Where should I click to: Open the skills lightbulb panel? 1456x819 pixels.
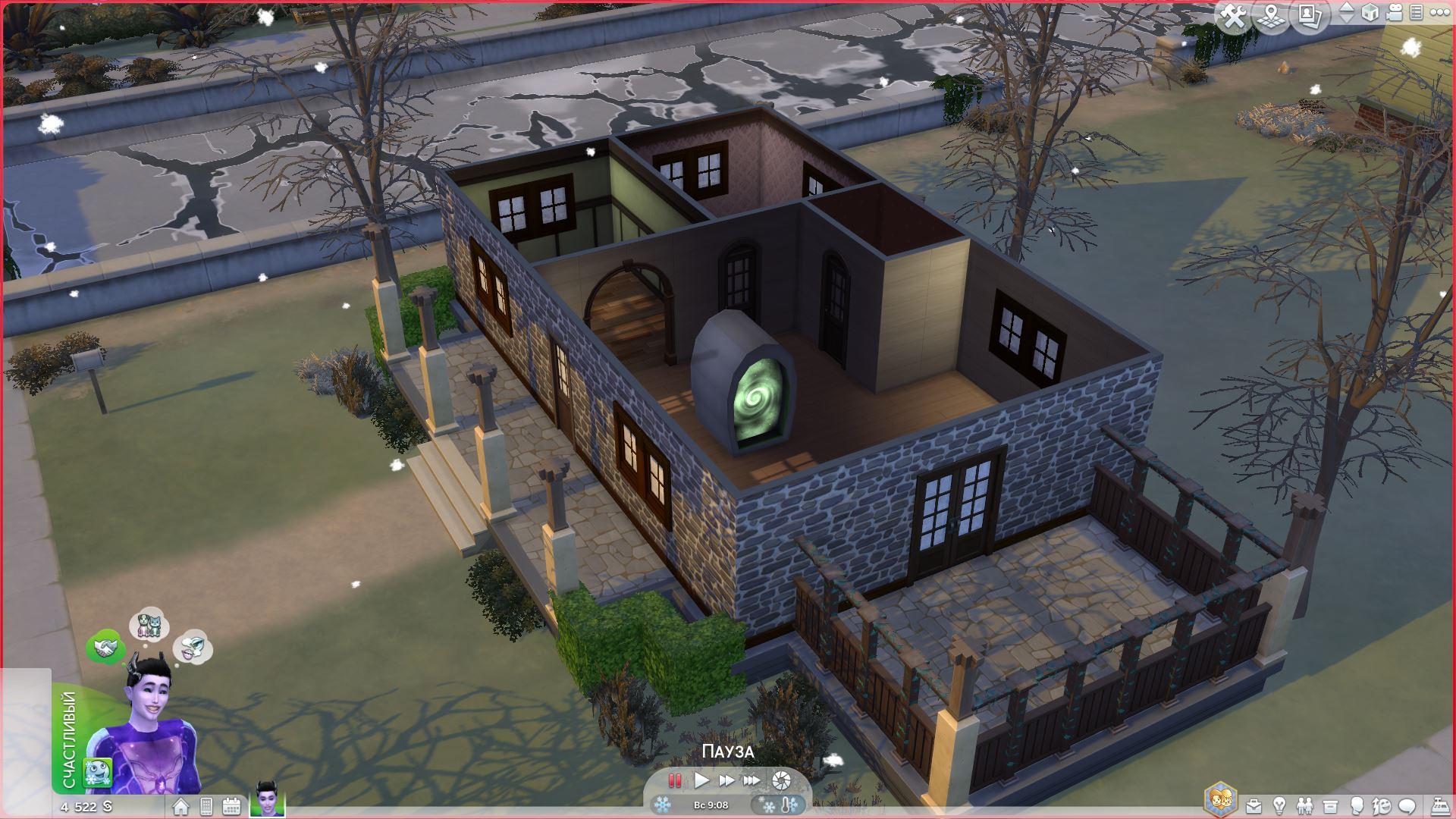(1279, 806)
